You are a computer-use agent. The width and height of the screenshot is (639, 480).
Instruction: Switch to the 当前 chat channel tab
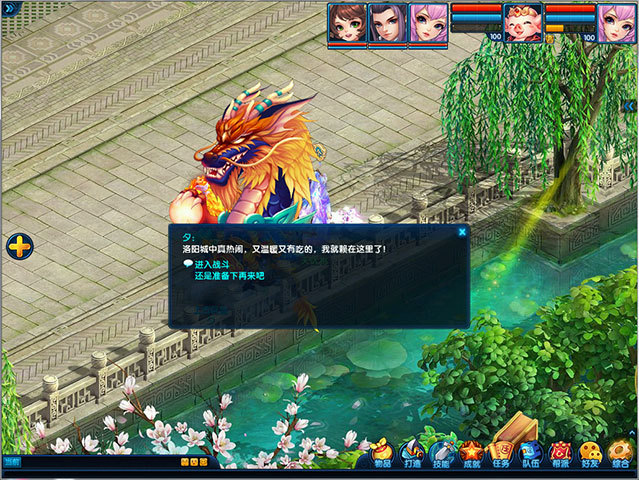[x=10, y=462]
